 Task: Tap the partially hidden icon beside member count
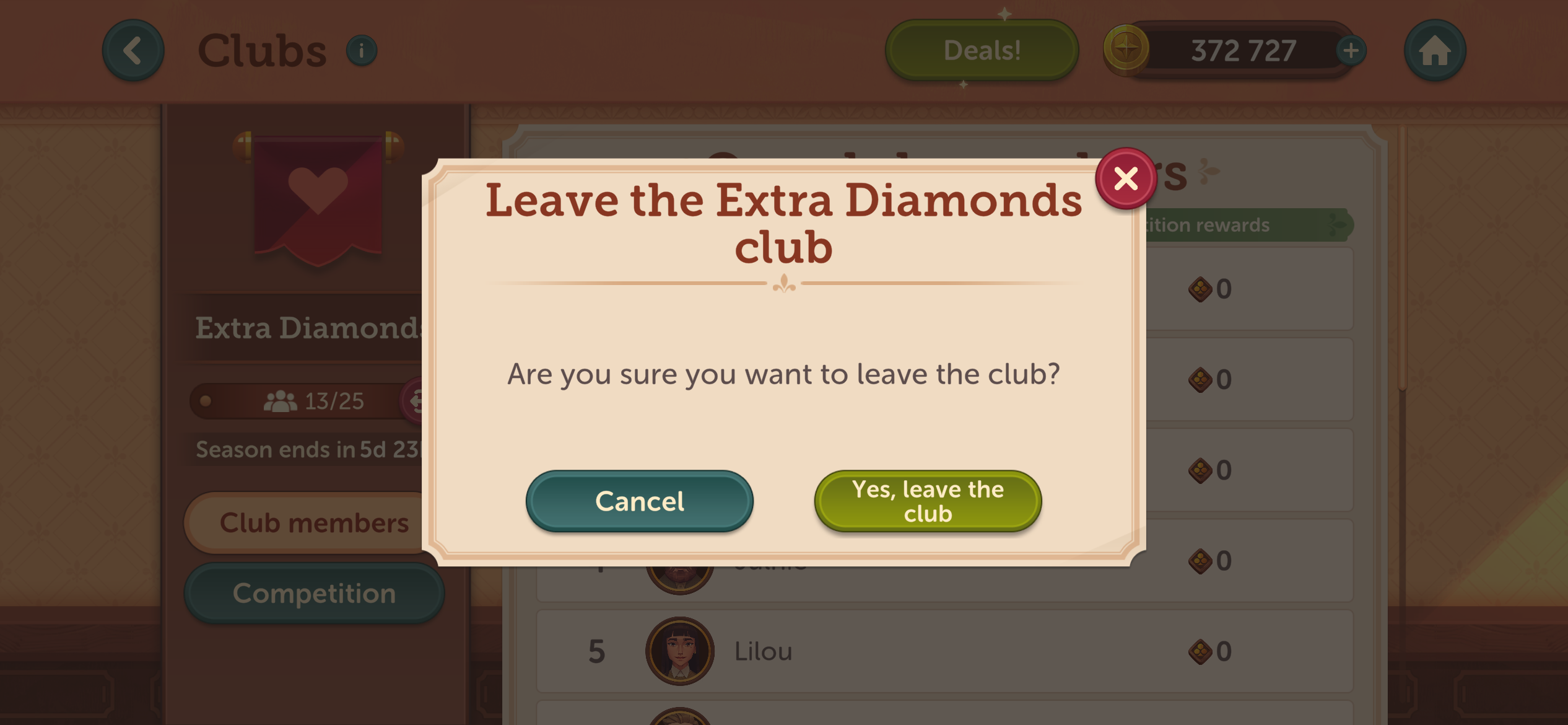click(x=414, y=401)
